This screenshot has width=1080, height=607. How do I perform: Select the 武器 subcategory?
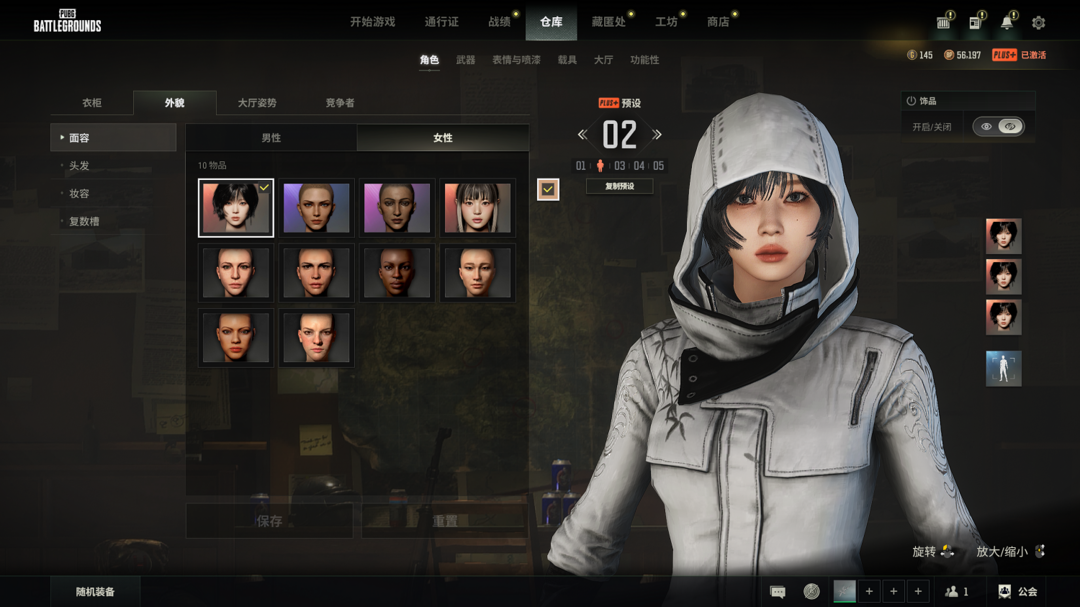click(466, 60)
